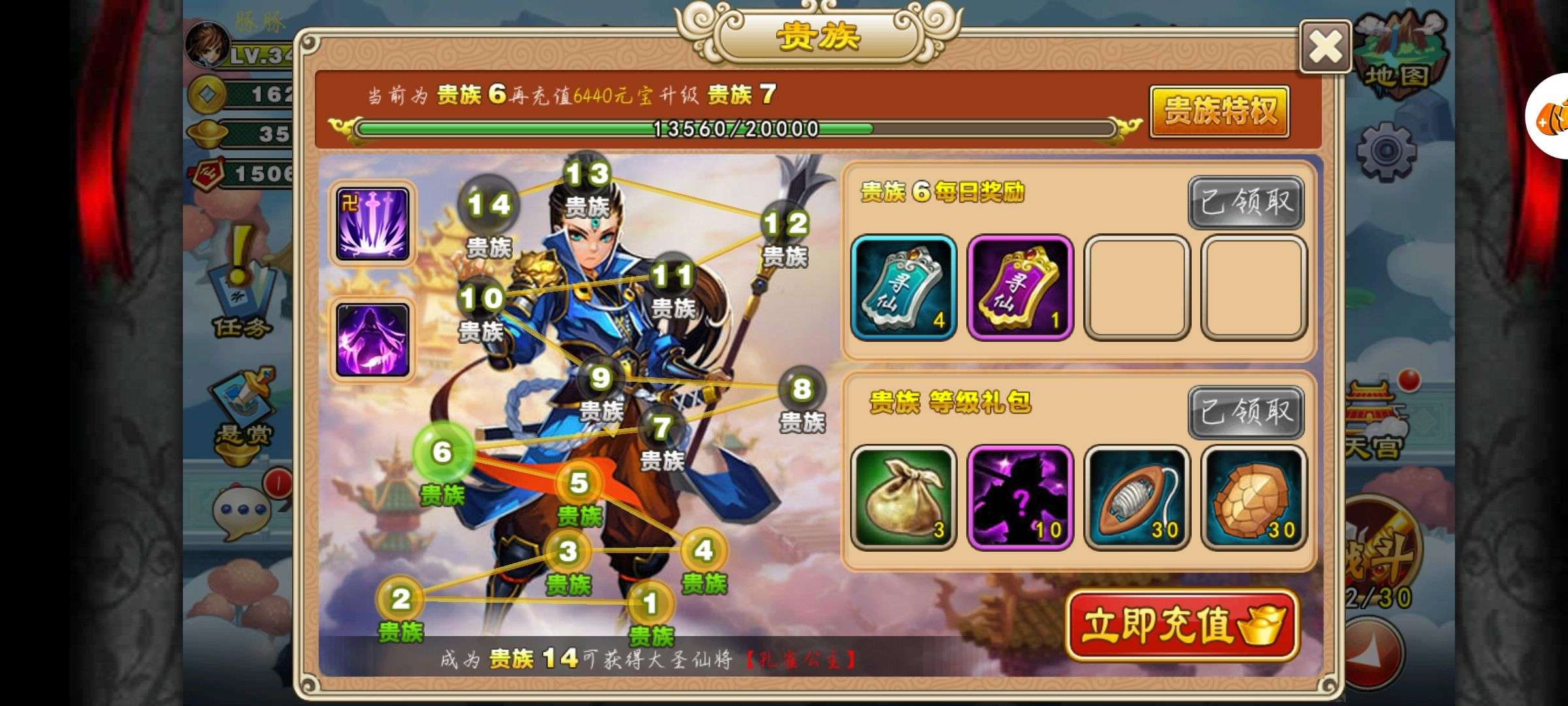Tap the 立即充值 recharge button

pyautogui.click(x=1183, y=625)
